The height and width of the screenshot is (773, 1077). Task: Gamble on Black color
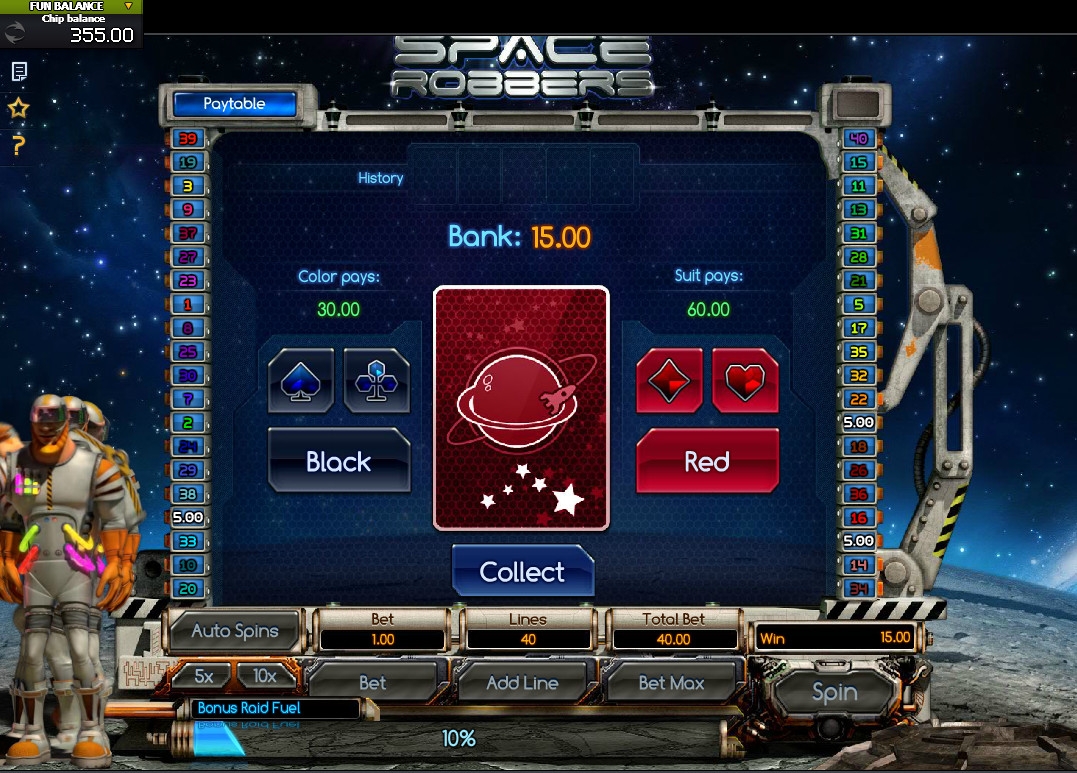[339, 461]
